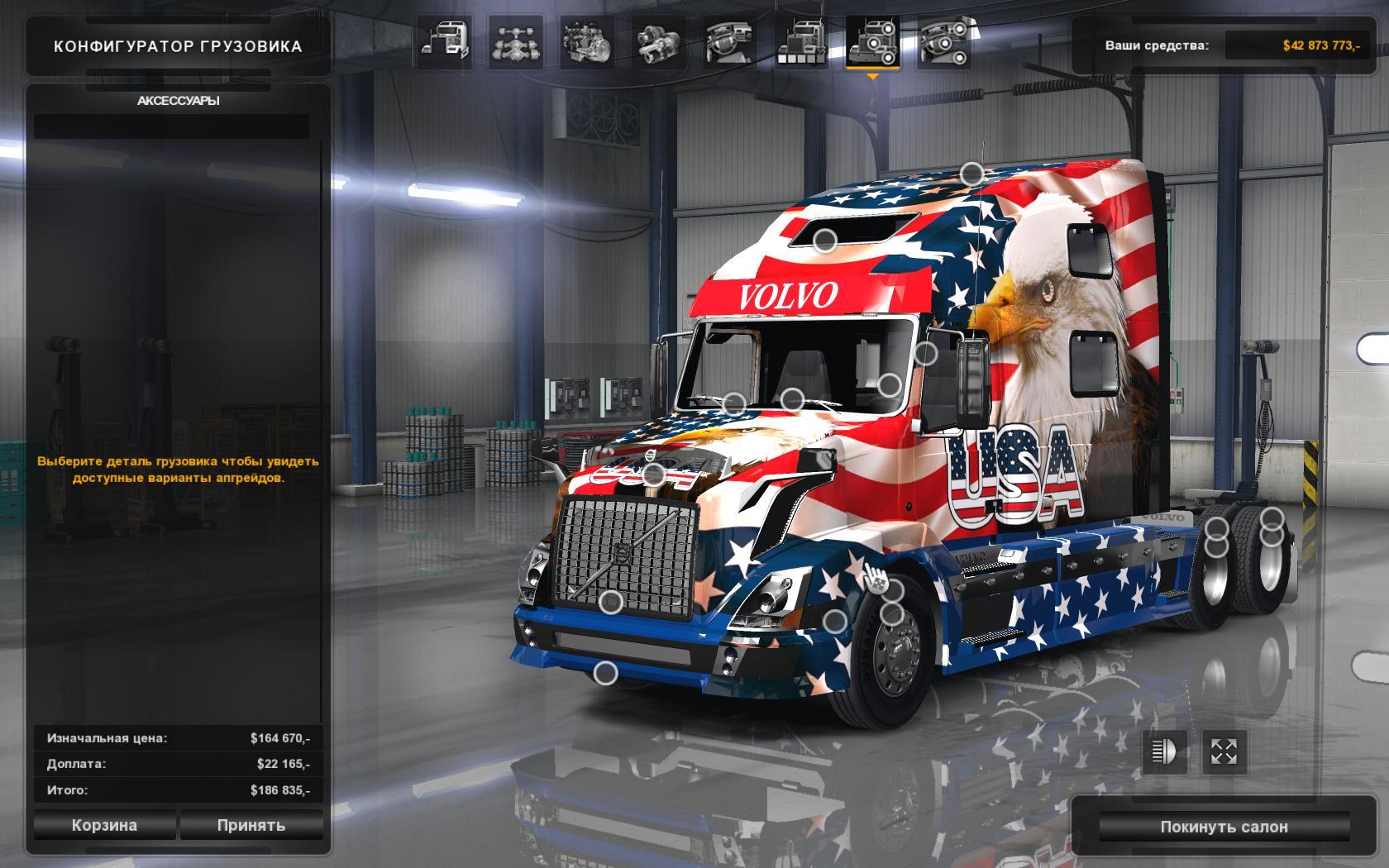1389x868 pixels.
Task: Open the paint job color tab
Action: pyautogui.click(x=800, y=41)
